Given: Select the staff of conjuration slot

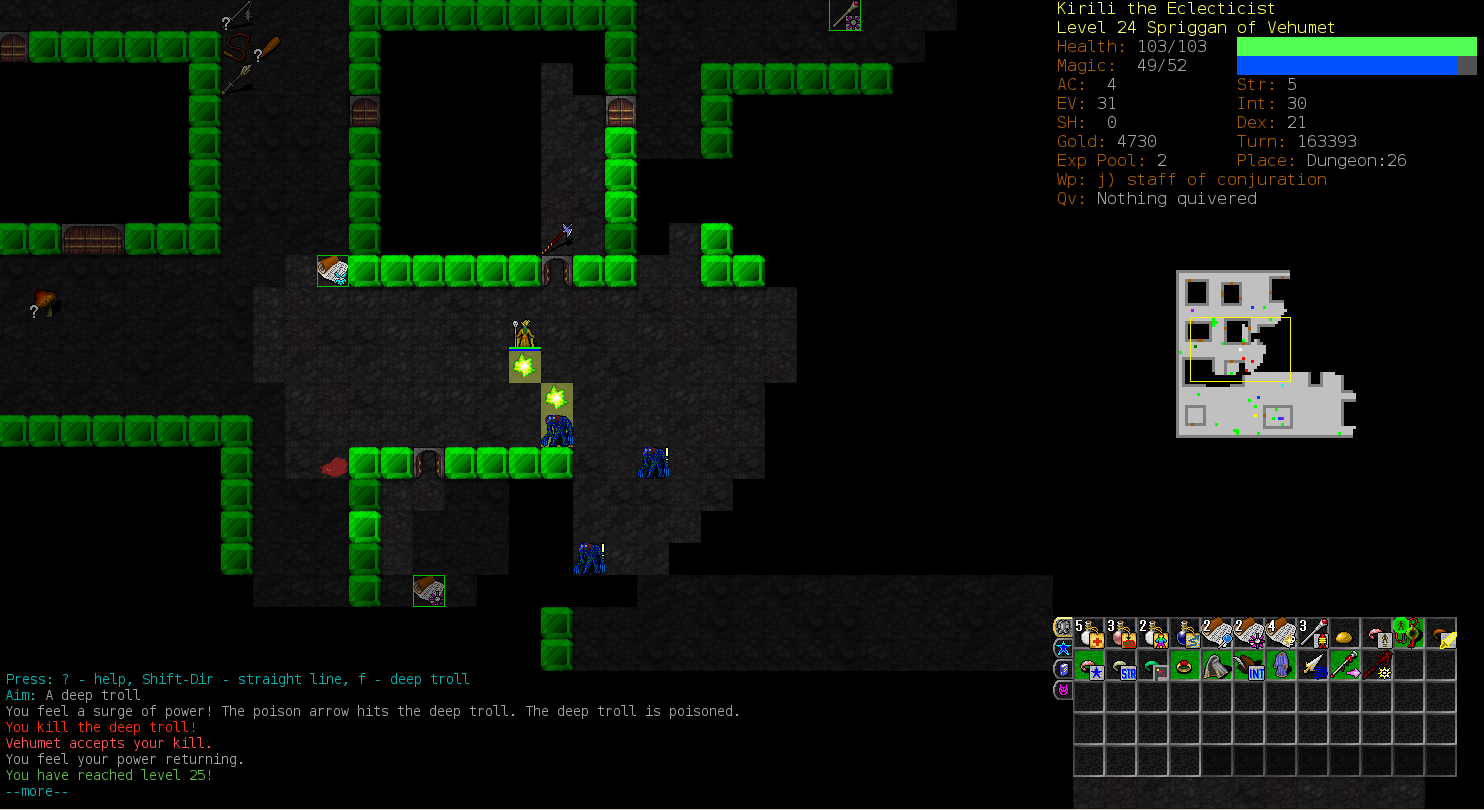Looking at the screenshot, I should tap(1345, 665).
